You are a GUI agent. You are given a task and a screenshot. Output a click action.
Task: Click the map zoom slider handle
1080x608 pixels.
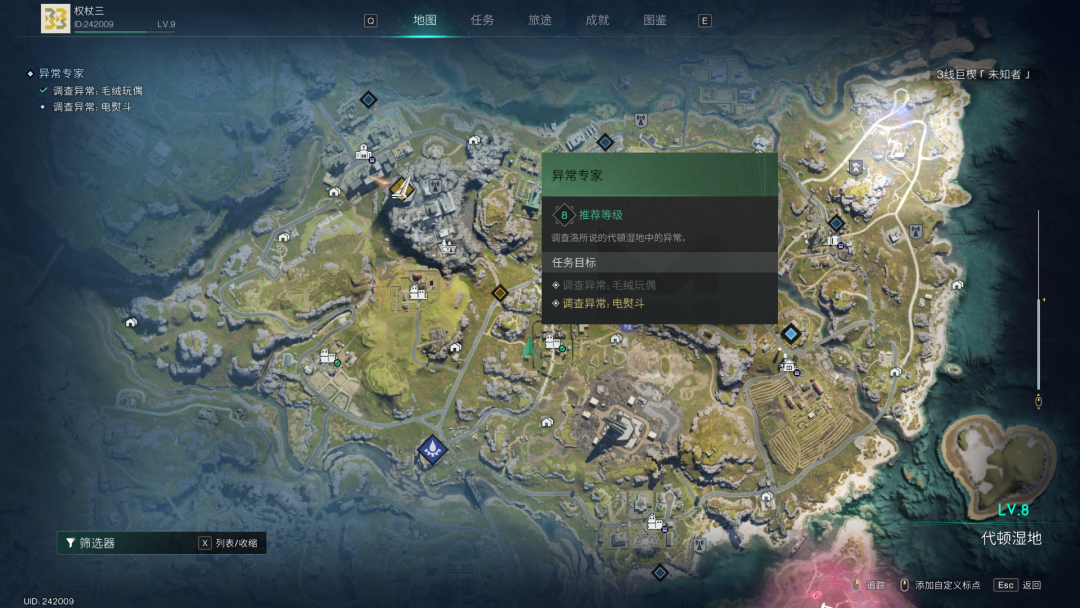1040,300
